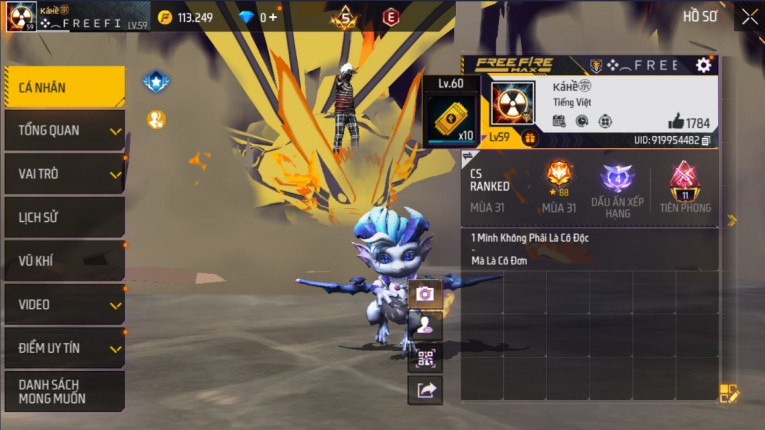Tap the camera screenshot button
Screen dimensions: 765x430
[x=425, y=294]
